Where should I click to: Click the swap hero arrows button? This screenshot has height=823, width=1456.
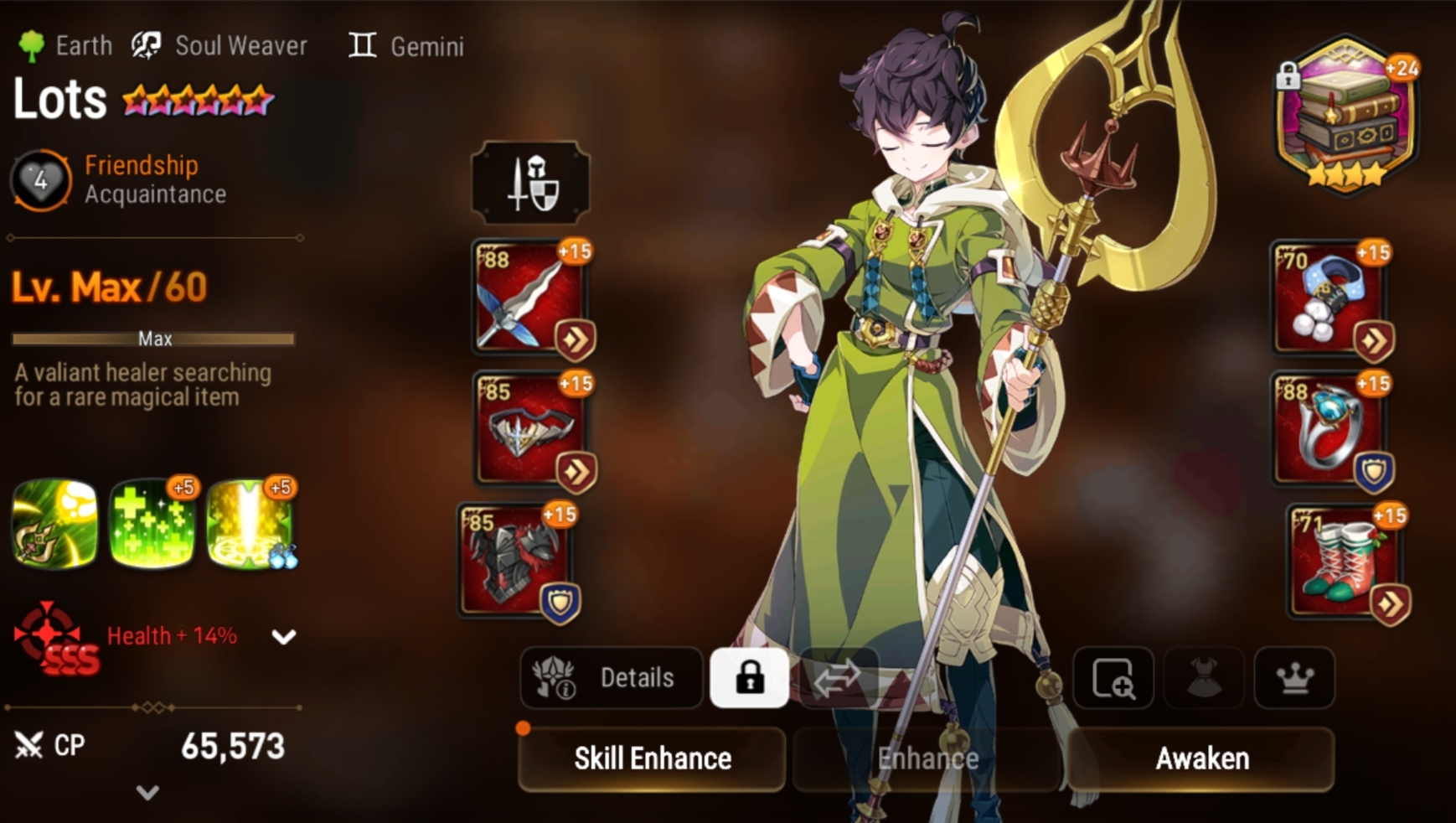click(x=838, y=677)
